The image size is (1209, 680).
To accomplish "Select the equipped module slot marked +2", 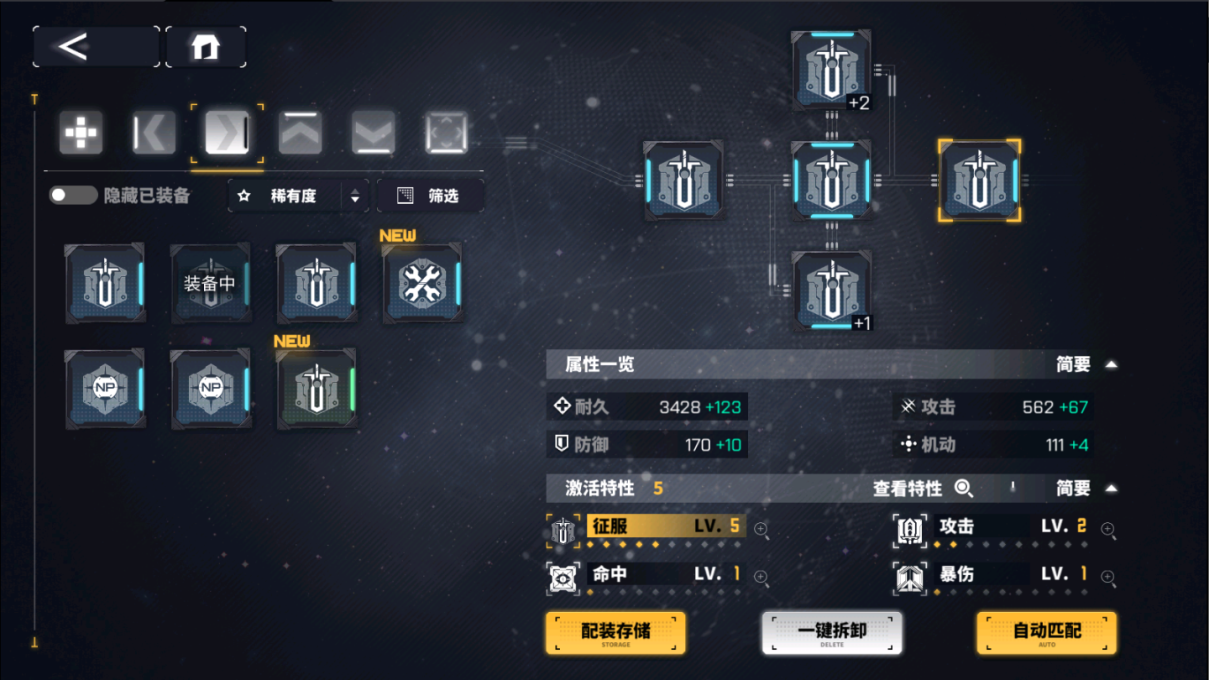I will (x=831, y=70).
